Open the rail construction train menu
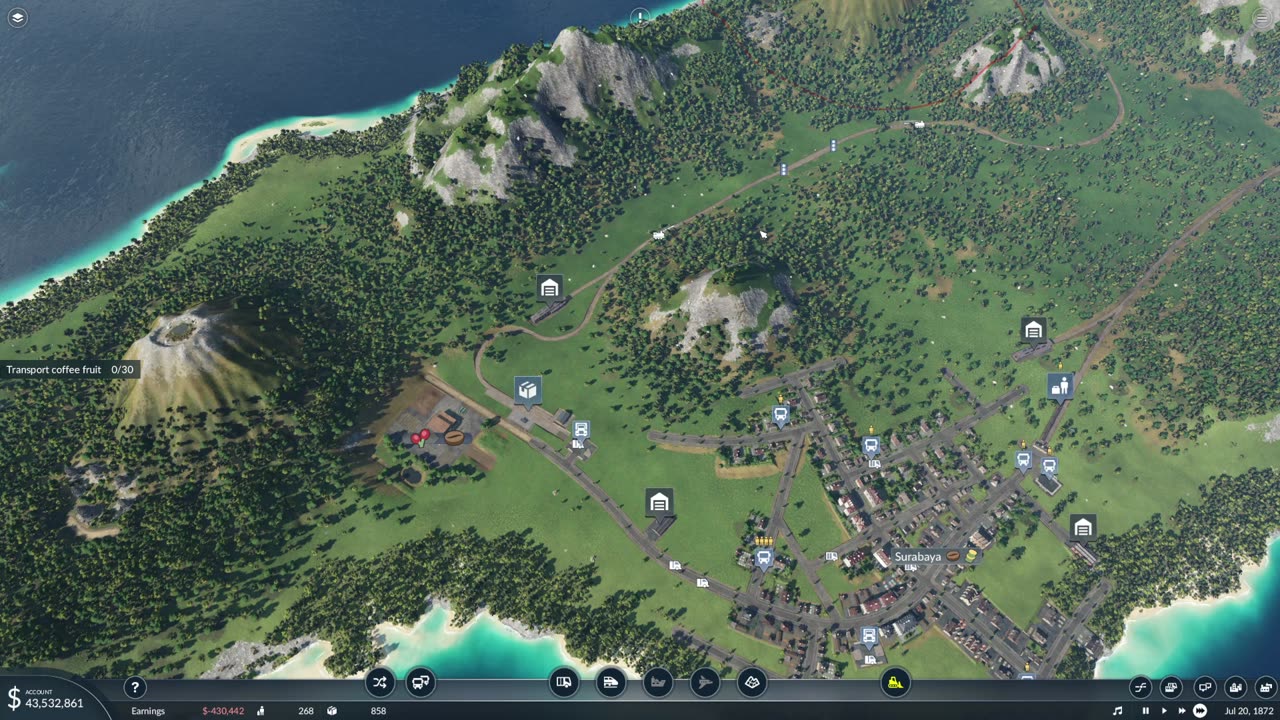This screenshot has width=1280, height=720. point(610,683)
